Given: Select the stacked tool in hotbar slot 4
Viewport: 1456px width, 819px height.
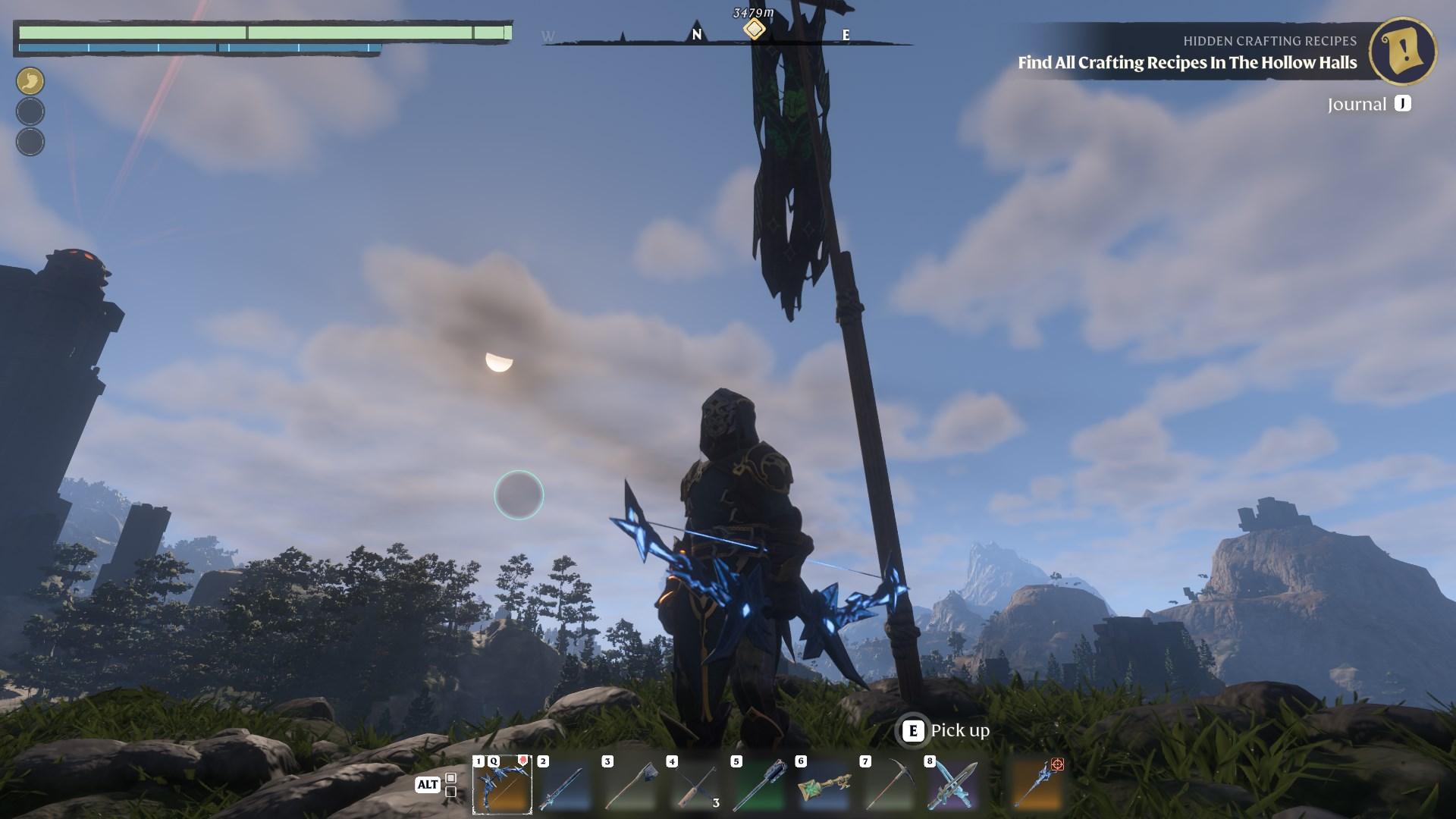Looking at the screenshot, I should (695, 786).
